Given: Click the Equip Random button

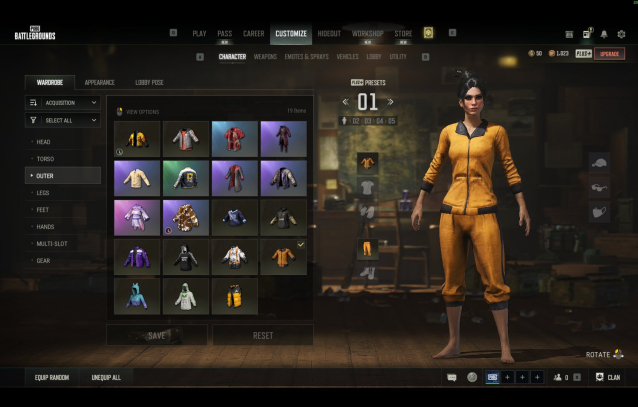Looking at the screenshot, I should point(50,377).
